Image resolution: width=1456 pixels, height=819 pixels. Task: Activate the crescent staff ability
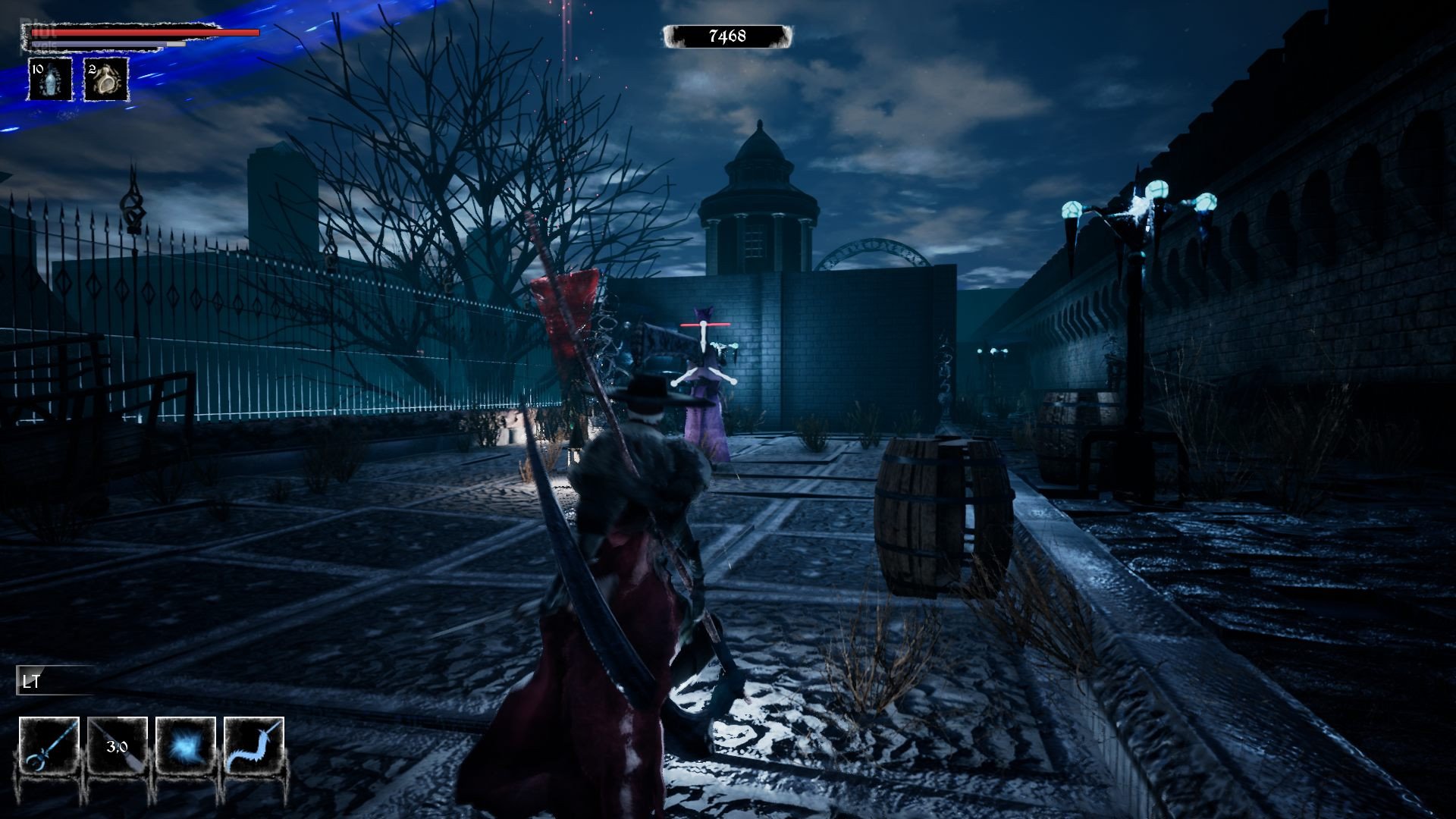point(49,746)
